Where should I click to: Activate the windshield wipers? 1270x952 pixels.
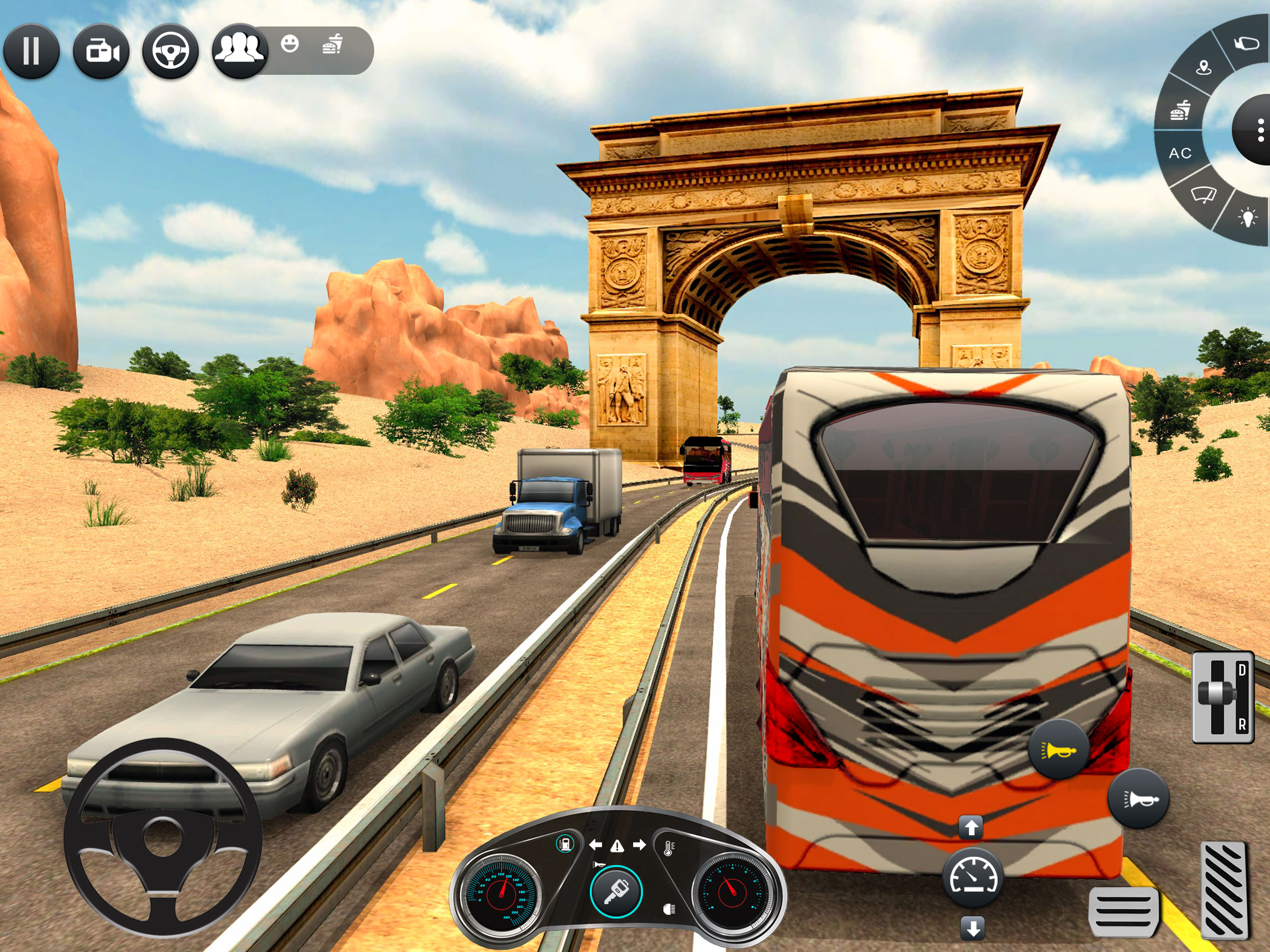(1203, 195)
